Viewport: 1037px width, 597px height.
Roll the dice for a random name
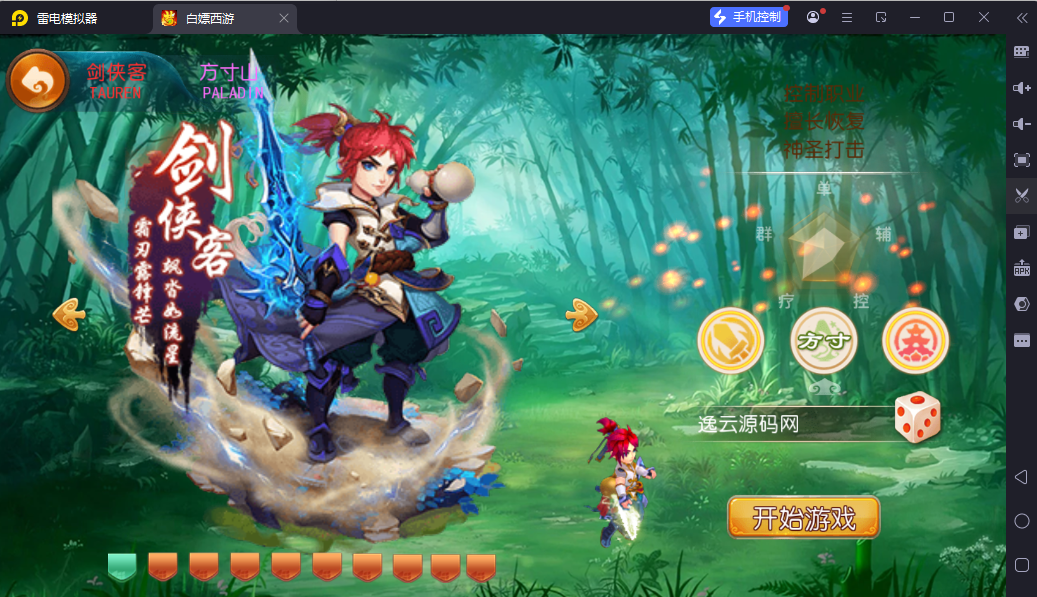coord(916,418)
